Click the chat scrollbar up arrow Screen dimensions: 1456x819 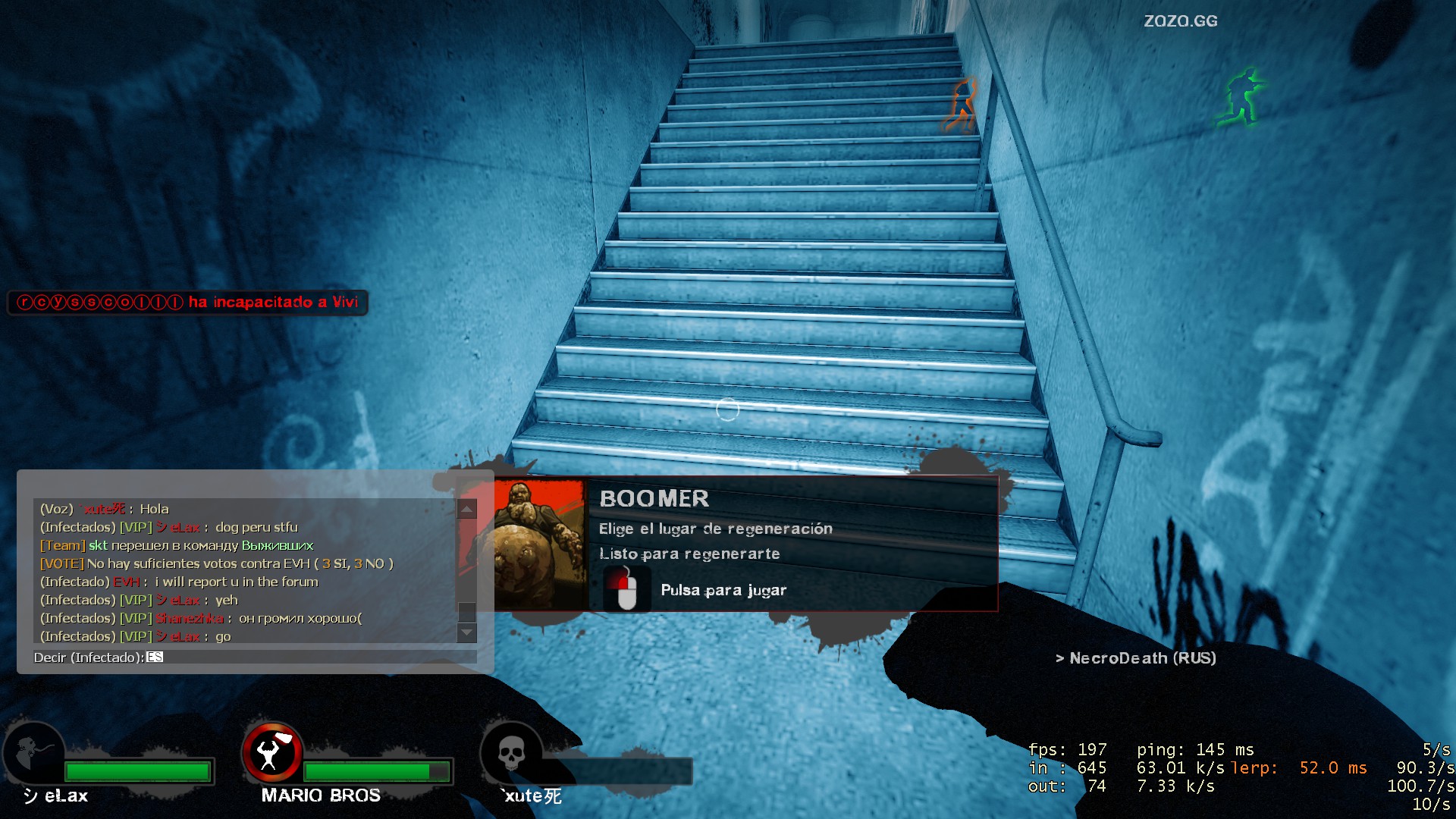click(x=467, y=509)
